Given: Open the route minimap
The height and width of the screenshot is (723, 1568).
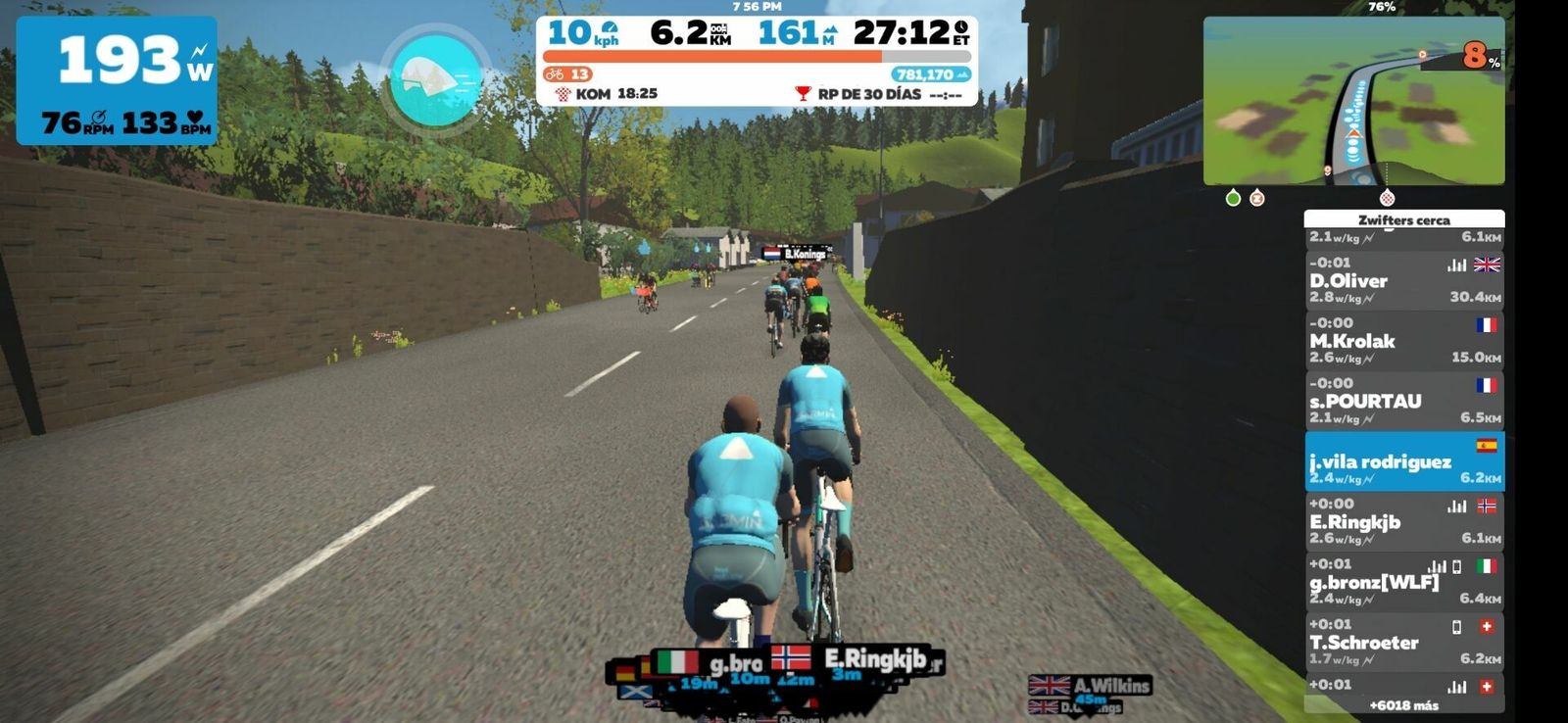Looking at the screenshot, I should (x=1353, y=101).
